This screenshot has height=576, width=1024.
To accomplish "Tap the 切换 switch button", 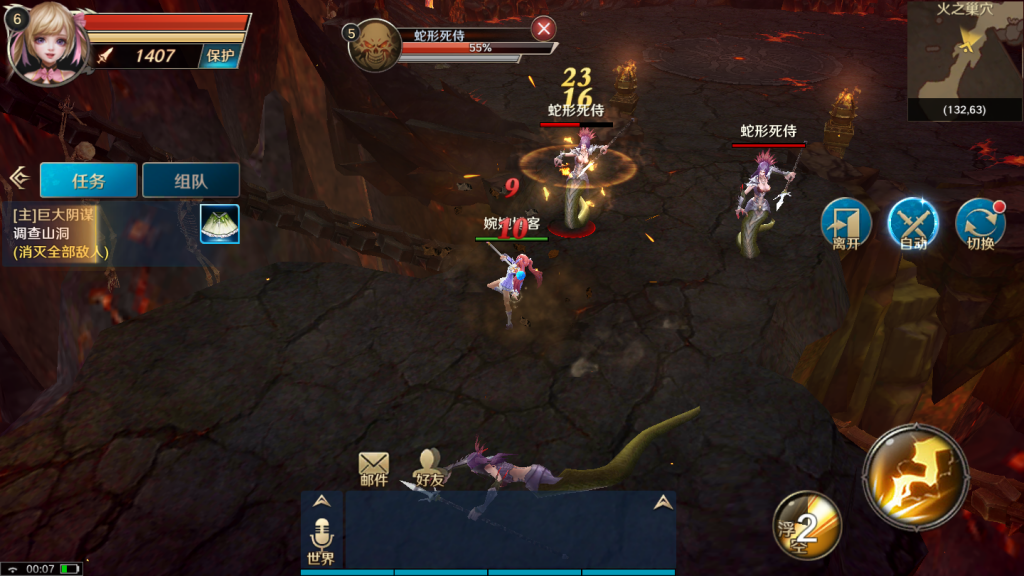I will [x=980, y=224].
